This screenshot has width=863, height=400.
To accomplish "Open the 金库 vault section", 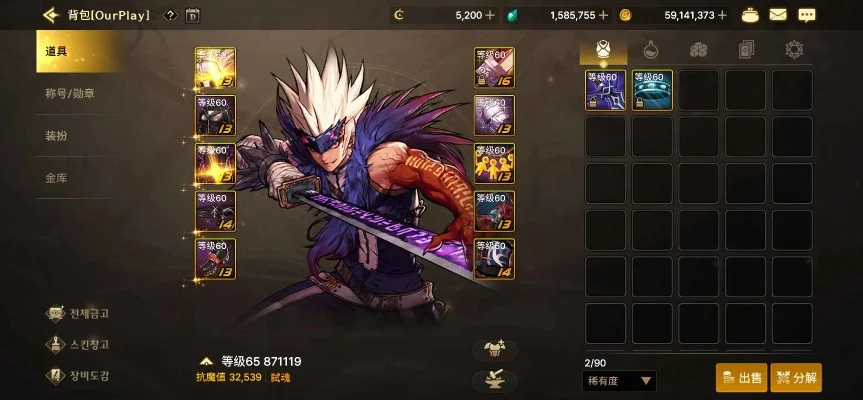I will coord(57,179).
